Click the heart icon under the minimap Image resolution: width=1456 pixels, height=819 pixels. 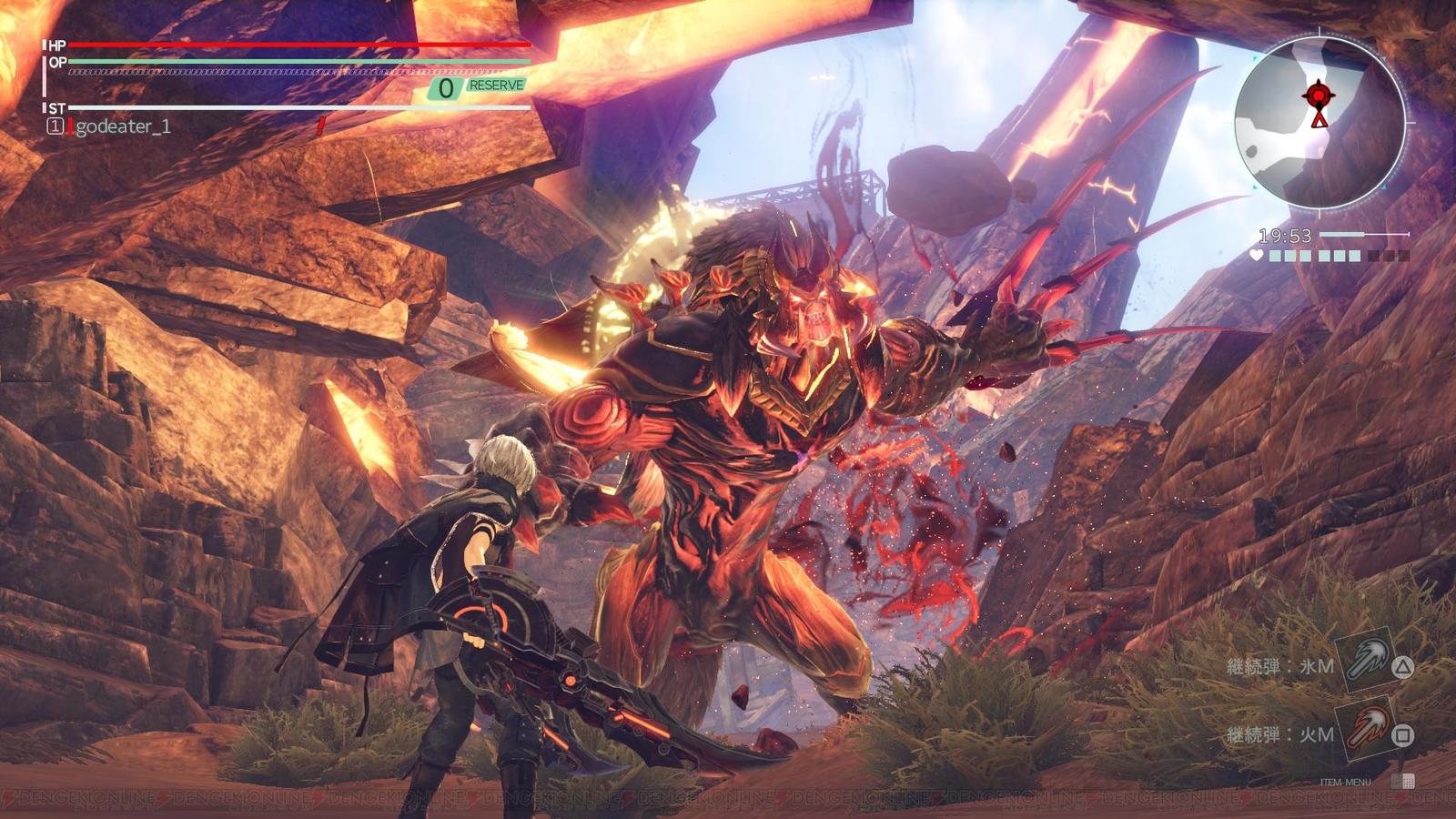coord(1257,255)
